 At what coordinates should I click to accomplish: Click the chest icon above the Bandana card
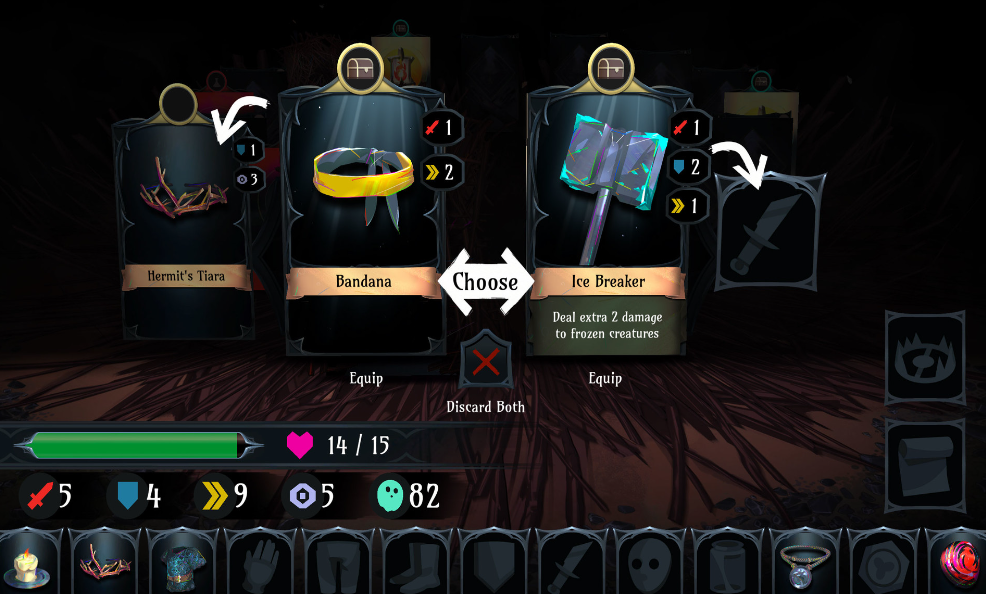coord(361,67)
